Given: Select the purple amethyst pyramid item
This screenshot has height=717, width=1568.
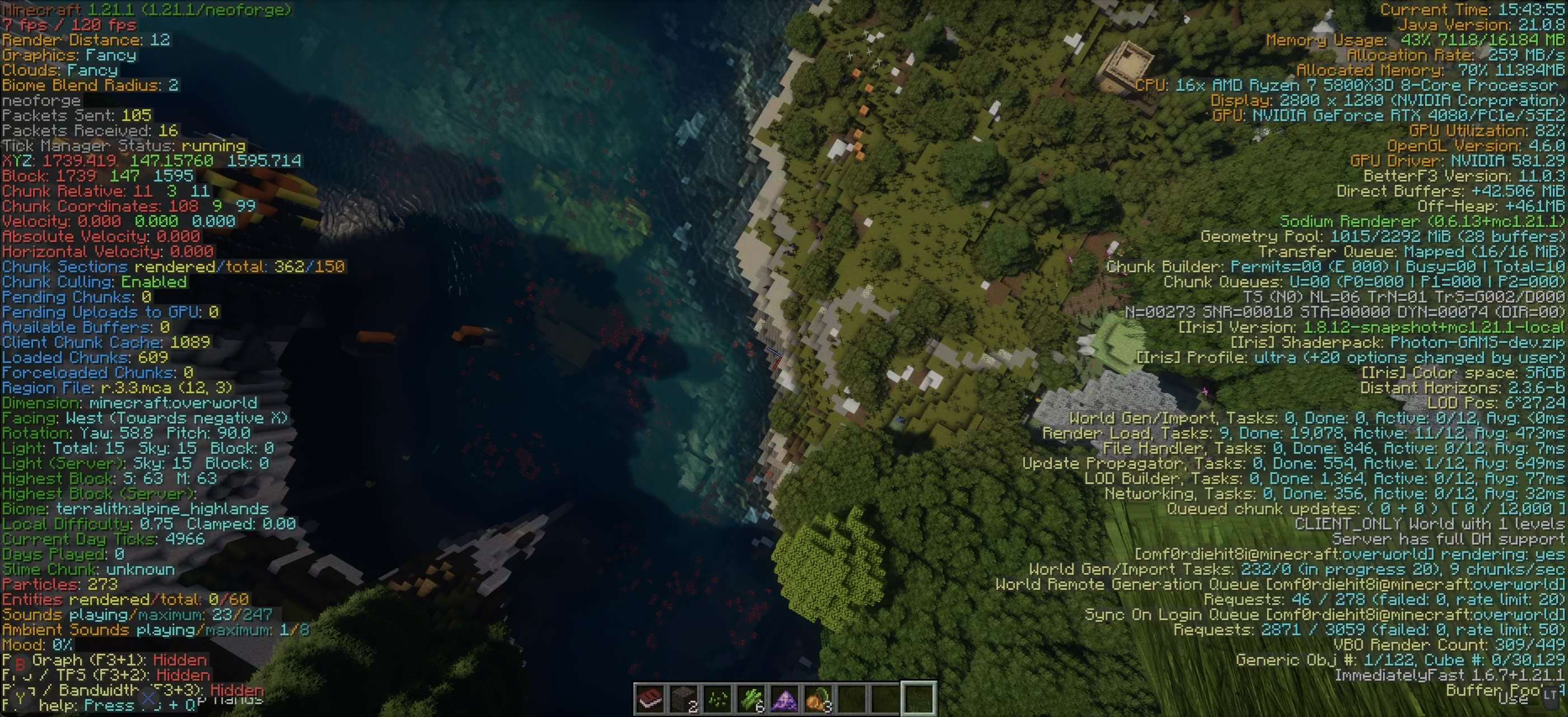Looking at the screenshot, I should (784, 699).
